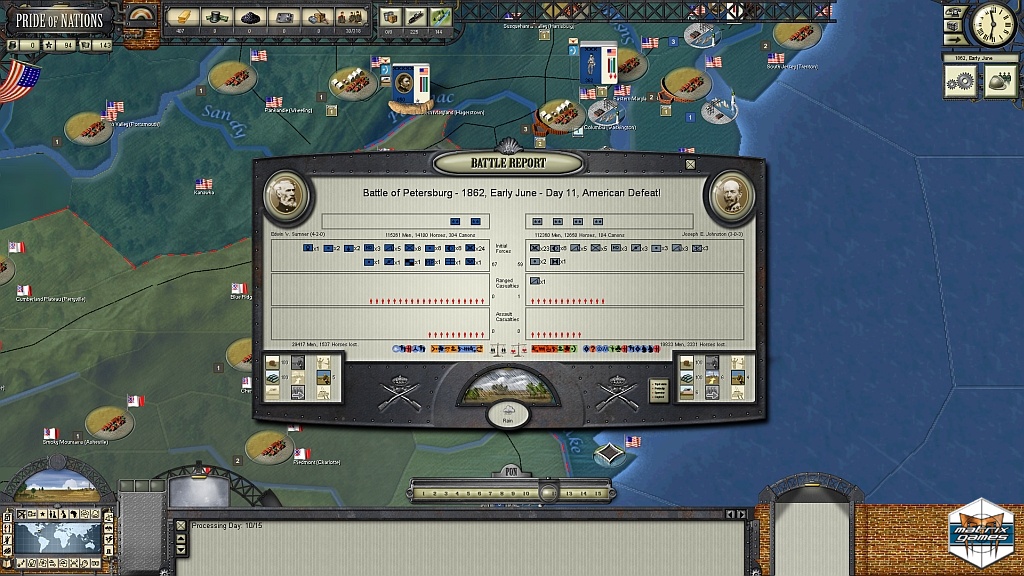Click the gear icon under the date
The height and width of the screenshot is (576, 1024).
pyautogui.click(x=962, y=85)
